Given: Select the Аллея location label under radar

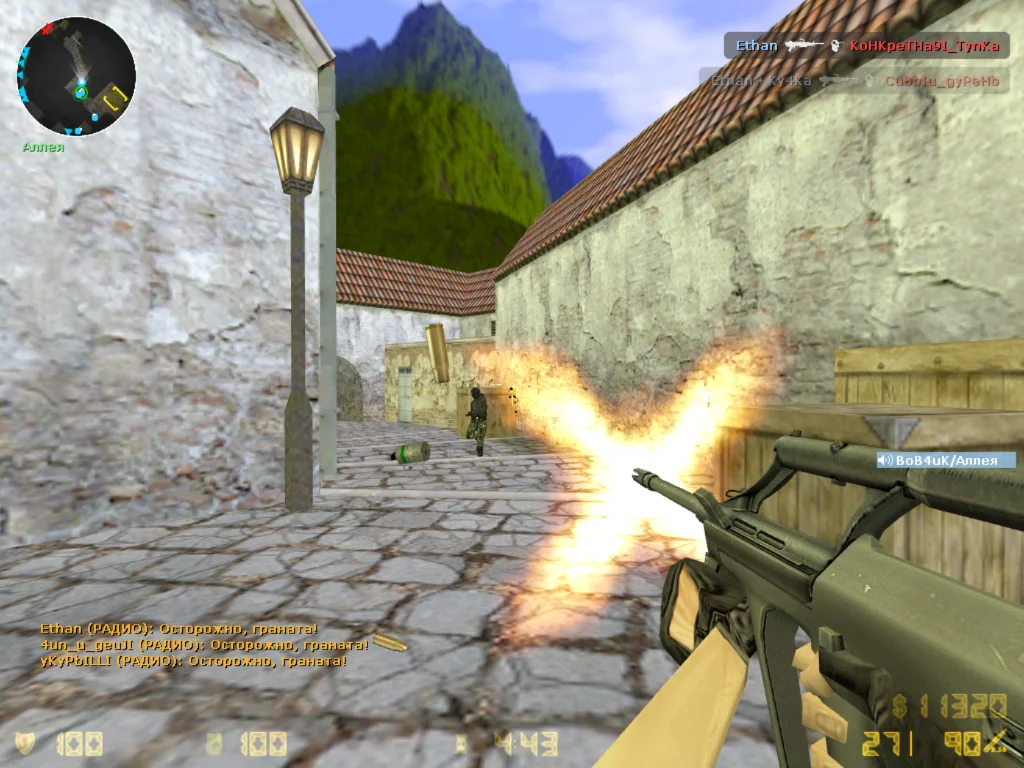Looking at the screenshot, I should pos(43,147).
